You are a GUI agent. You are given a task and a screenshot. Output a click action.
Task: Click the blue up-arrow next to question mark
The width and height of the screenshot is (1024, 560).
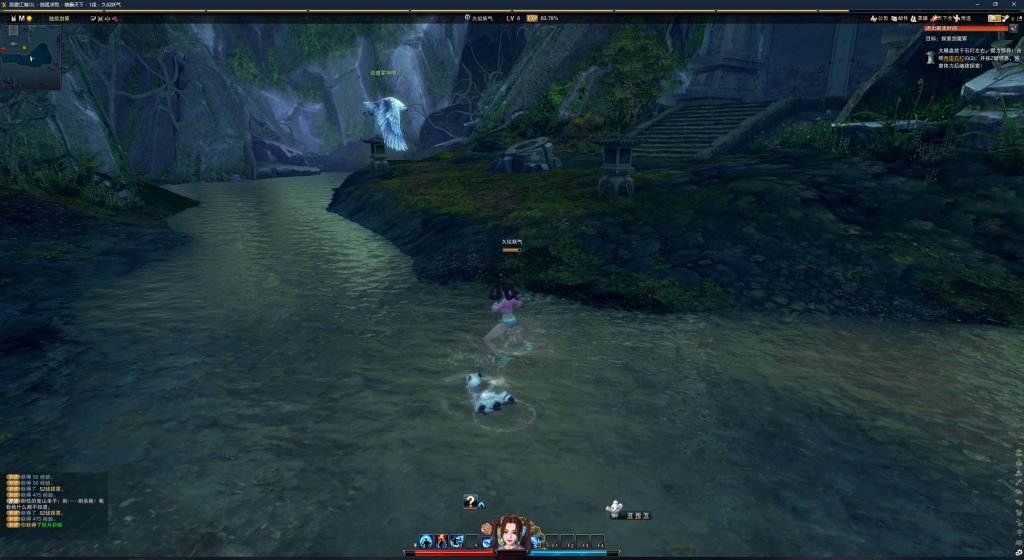click(482, 504)
